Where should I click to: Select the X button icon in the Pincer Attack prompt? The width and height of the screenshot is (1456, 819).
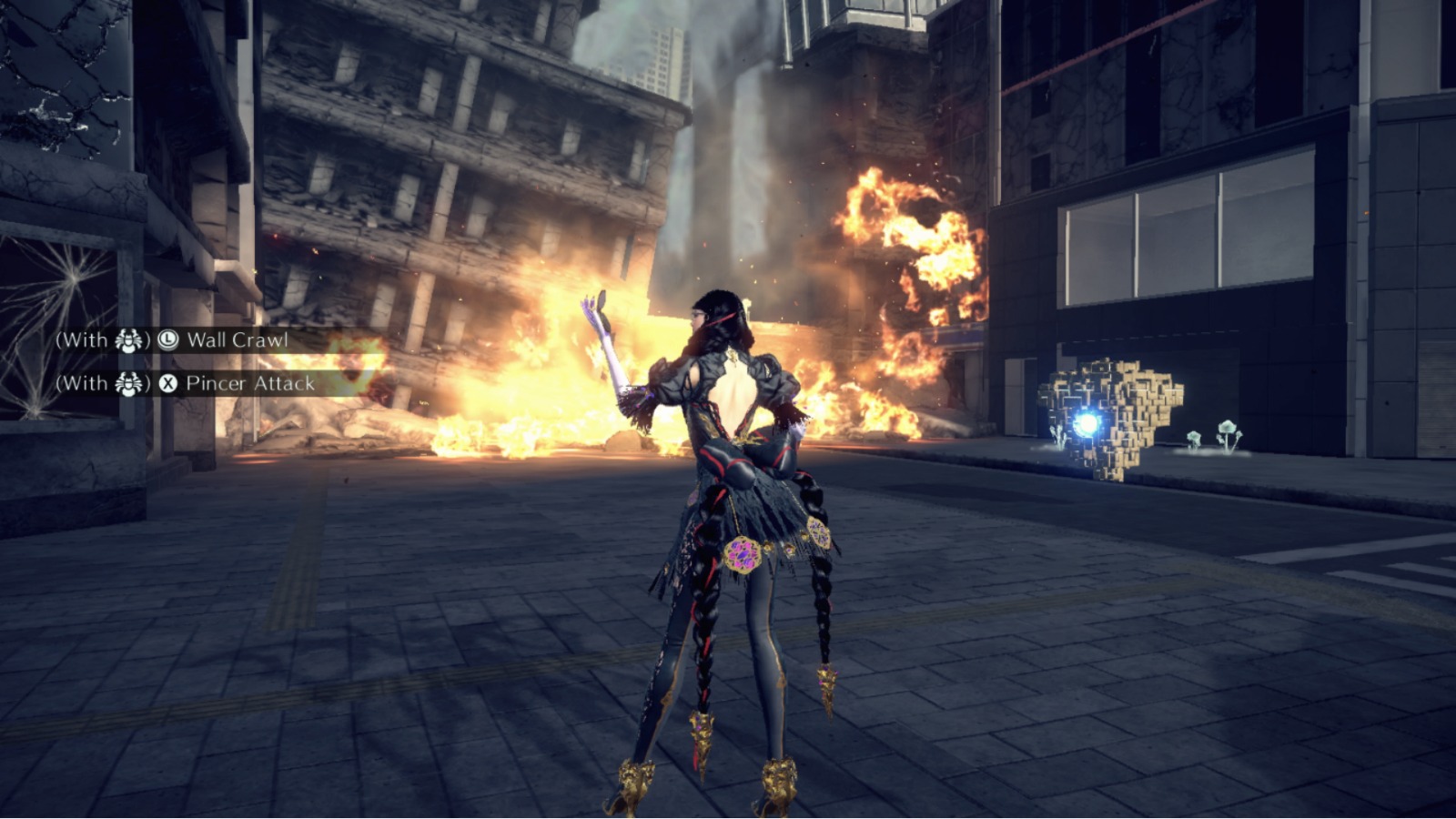click(x=169, y=382)
